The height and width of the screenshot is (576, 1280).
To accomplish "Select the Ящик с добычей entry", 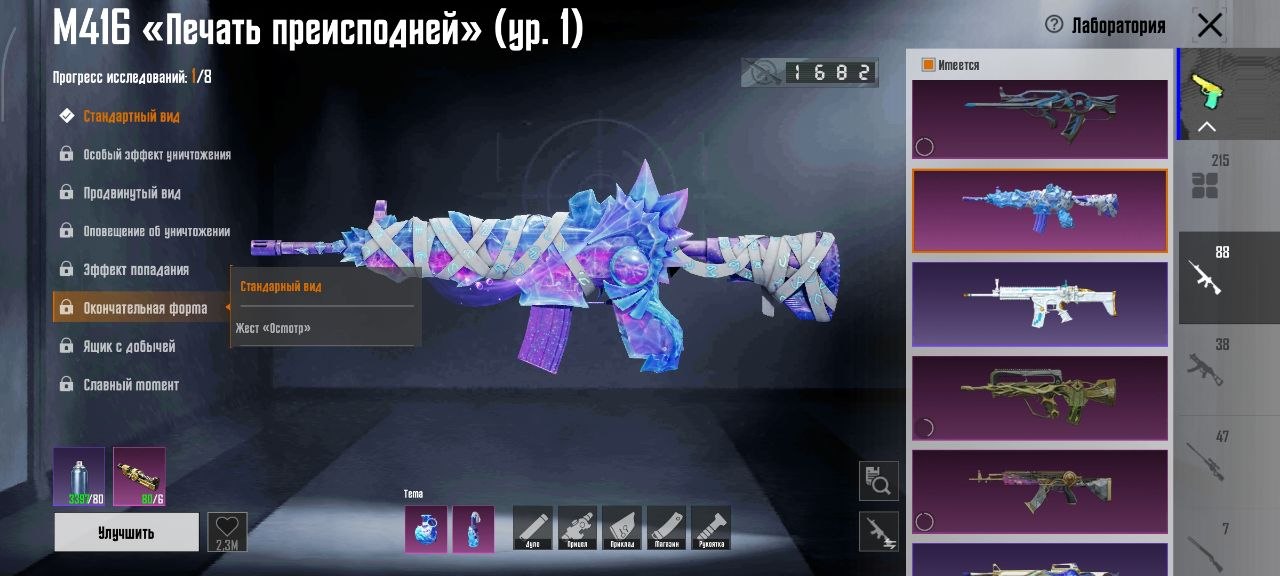I will [x=129, y=346].
